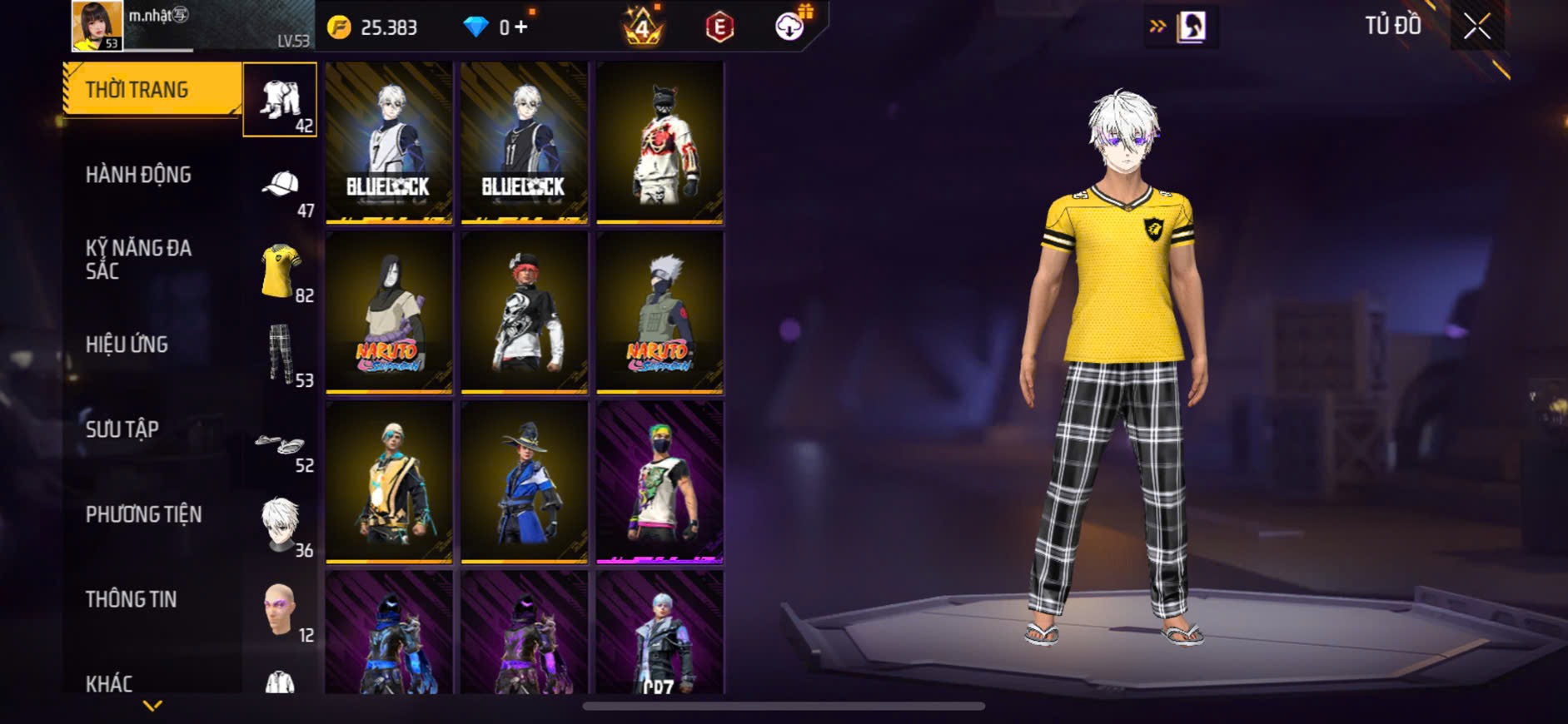
Task: Add diamonds with the plus button
Action: 521,27
